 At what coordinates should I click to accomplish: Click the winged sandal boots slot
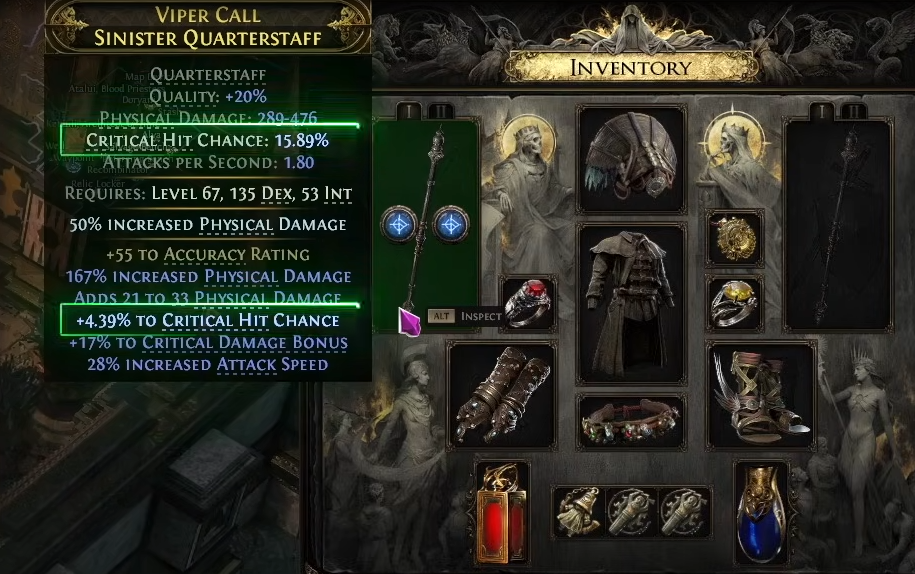[x=761, y=394]
